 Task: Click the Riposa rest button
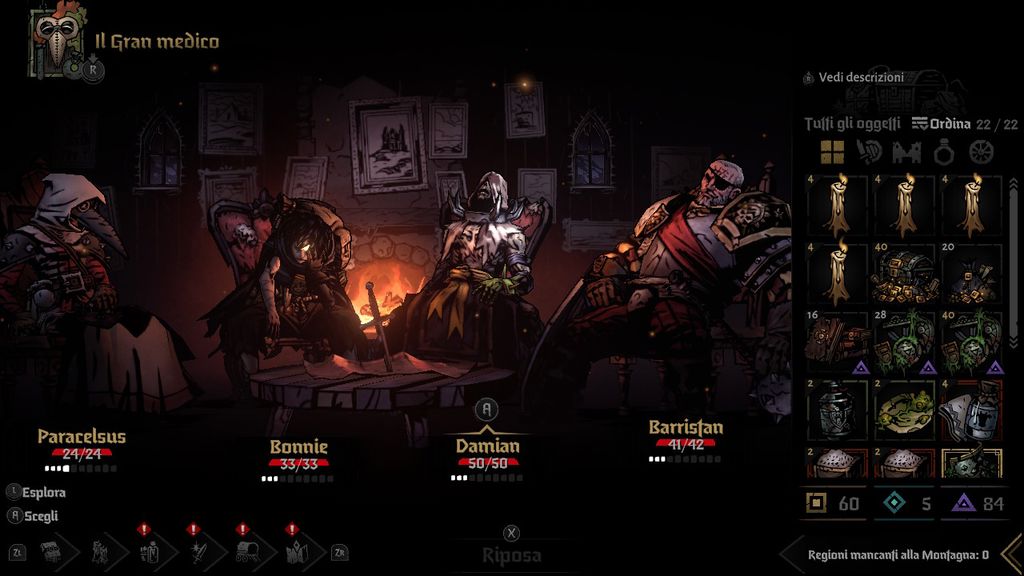(x=512, y=555)
